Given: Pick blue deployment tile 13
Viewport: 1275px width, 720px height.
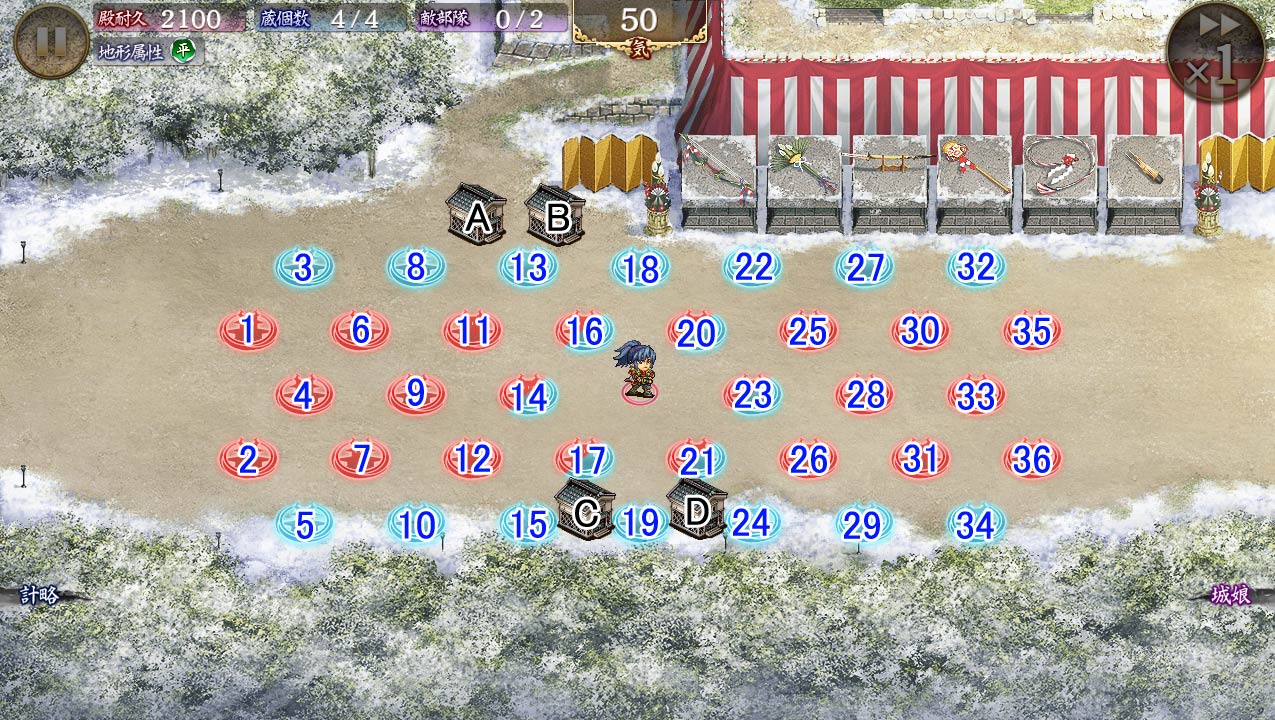Looking at the screenshot, I should click(528, 268).
